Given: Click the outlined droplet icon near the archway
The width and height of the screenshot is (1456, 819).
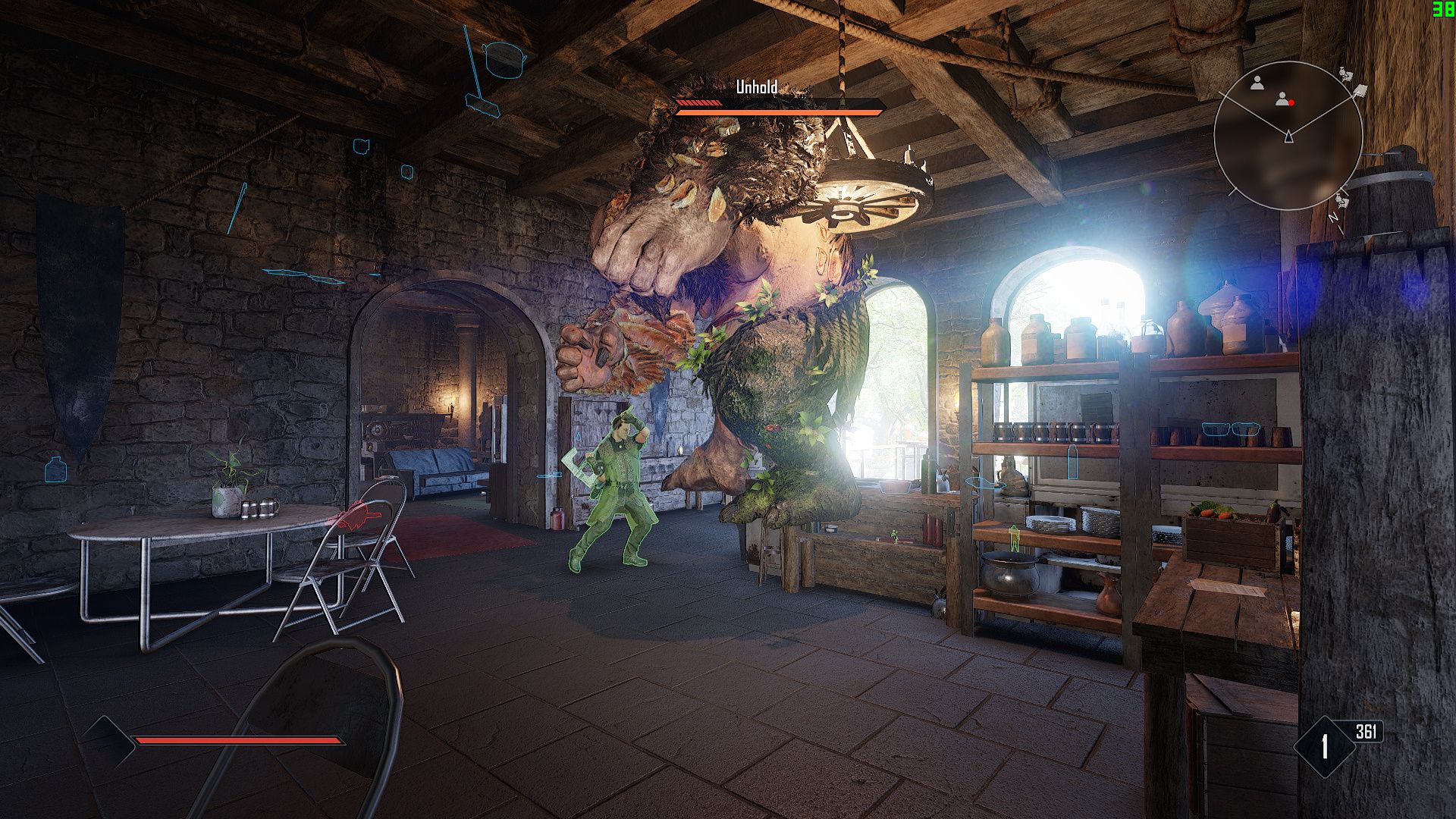Looking at the screenshot, I should [579, 436].
